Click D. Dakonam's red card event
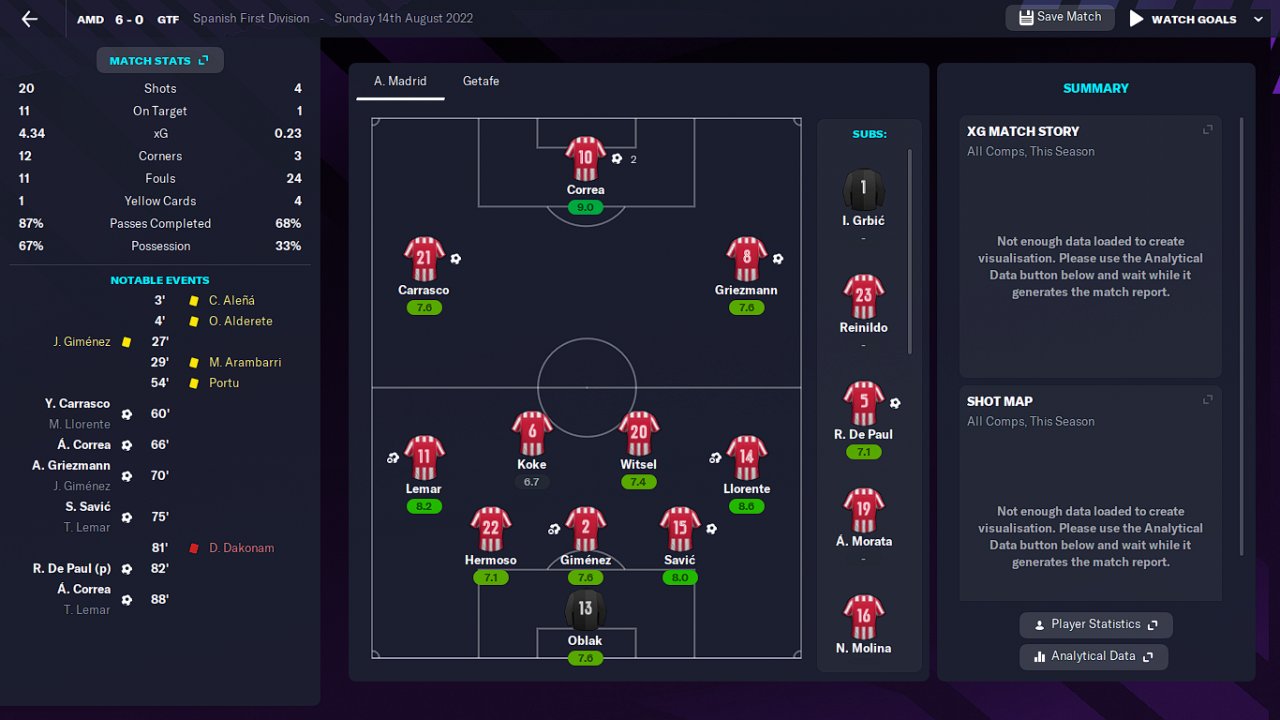Screen dimensions: 1280x720 [x=241, y=548]
